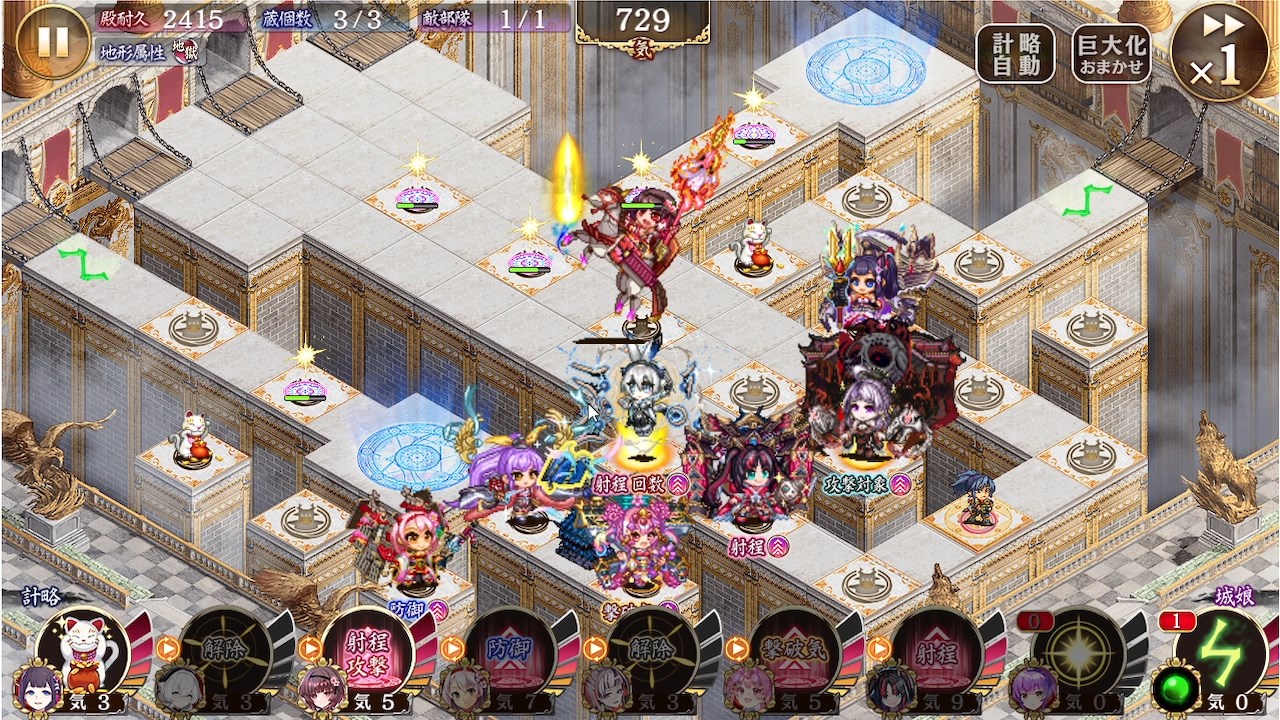The width and height of the screenshot is (1280, 720).
Task: Use the 射程攻撃 stratagem
Action: pos(367,654)
